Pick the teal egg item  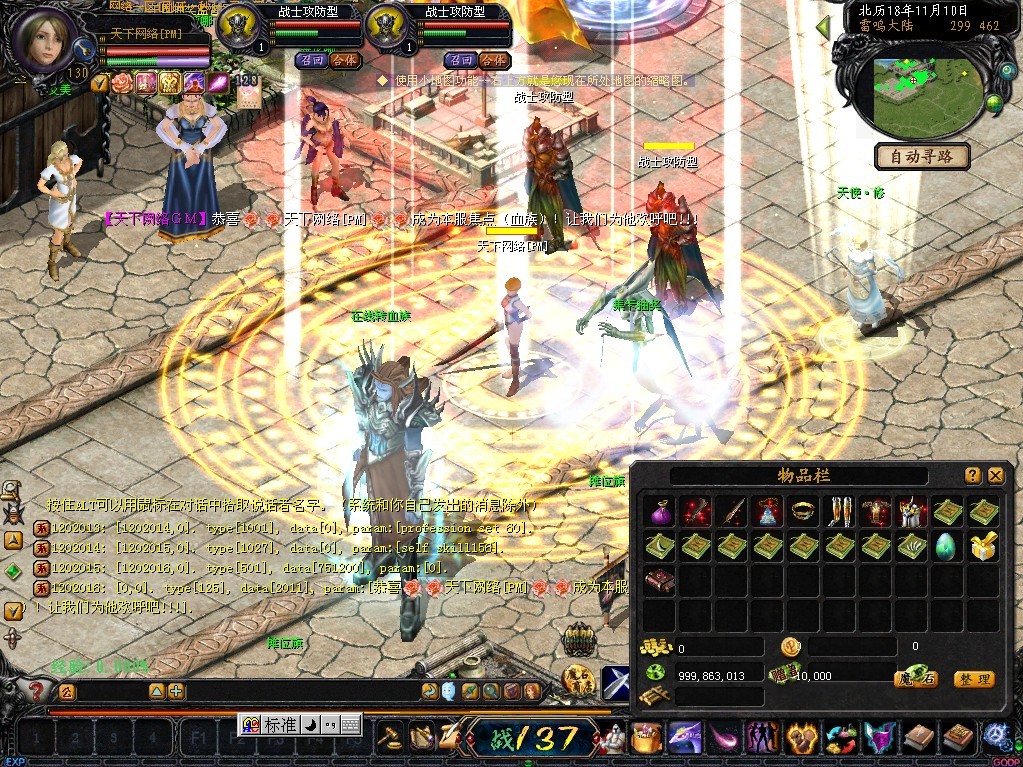click(947, 546)
